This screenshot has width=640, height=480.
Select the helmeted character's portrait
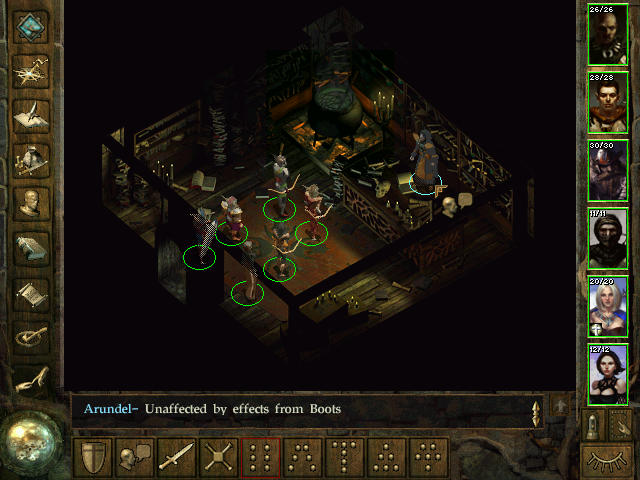click(608, 172)
